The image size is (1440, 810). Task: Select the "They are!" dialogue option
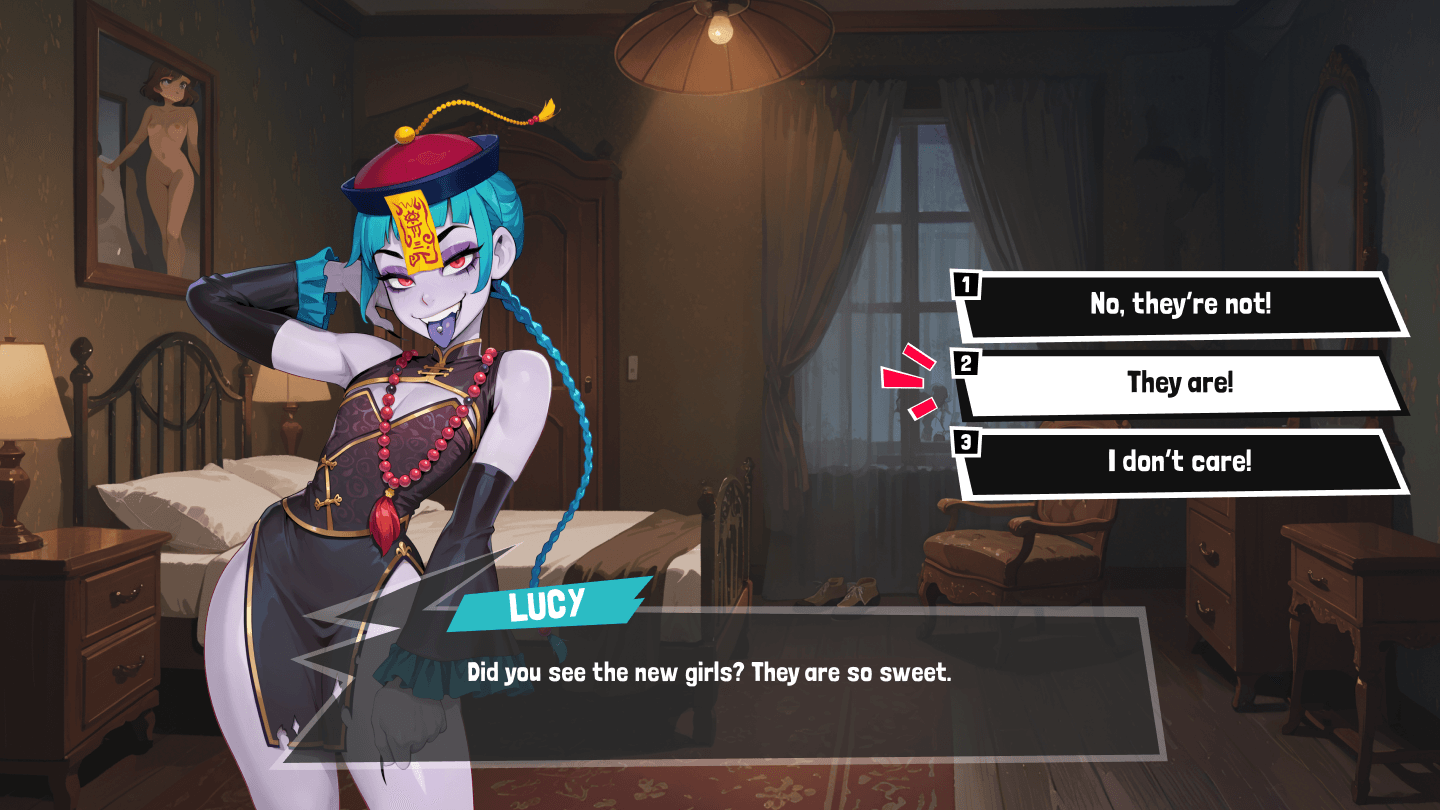click(1180, 383)
